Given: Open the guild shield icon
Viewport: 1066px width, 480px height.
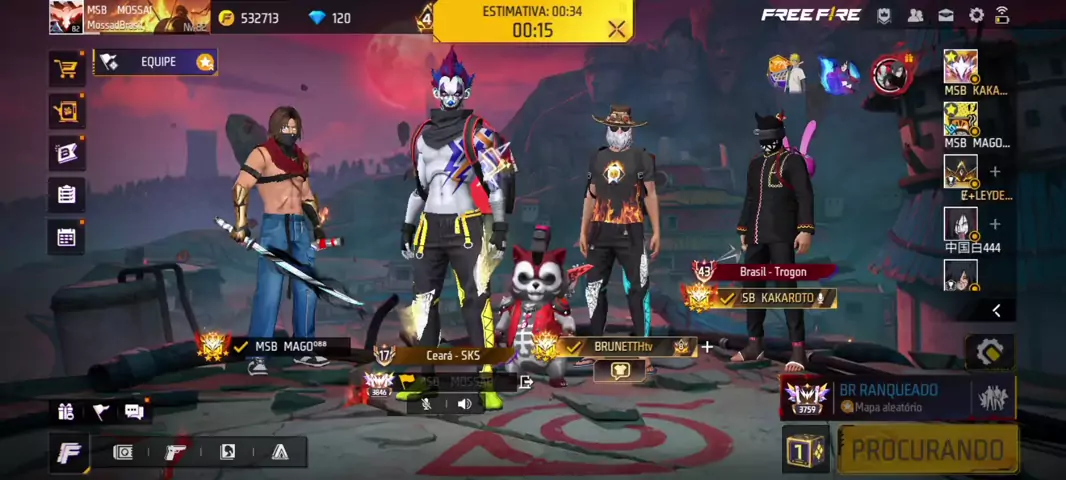Looking at the screenshot, I should [x=884, y=15].
